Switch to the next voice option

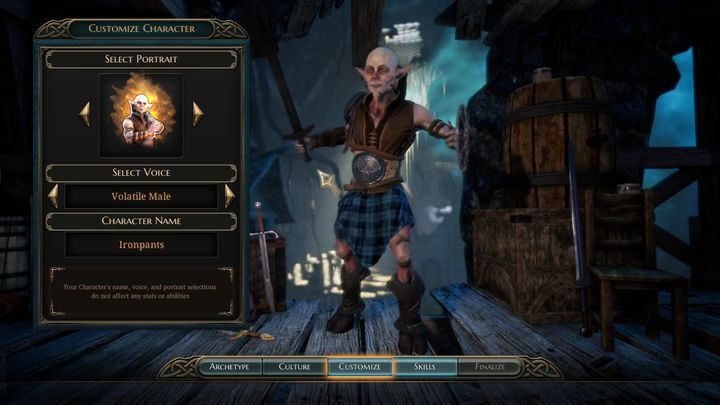229,196
